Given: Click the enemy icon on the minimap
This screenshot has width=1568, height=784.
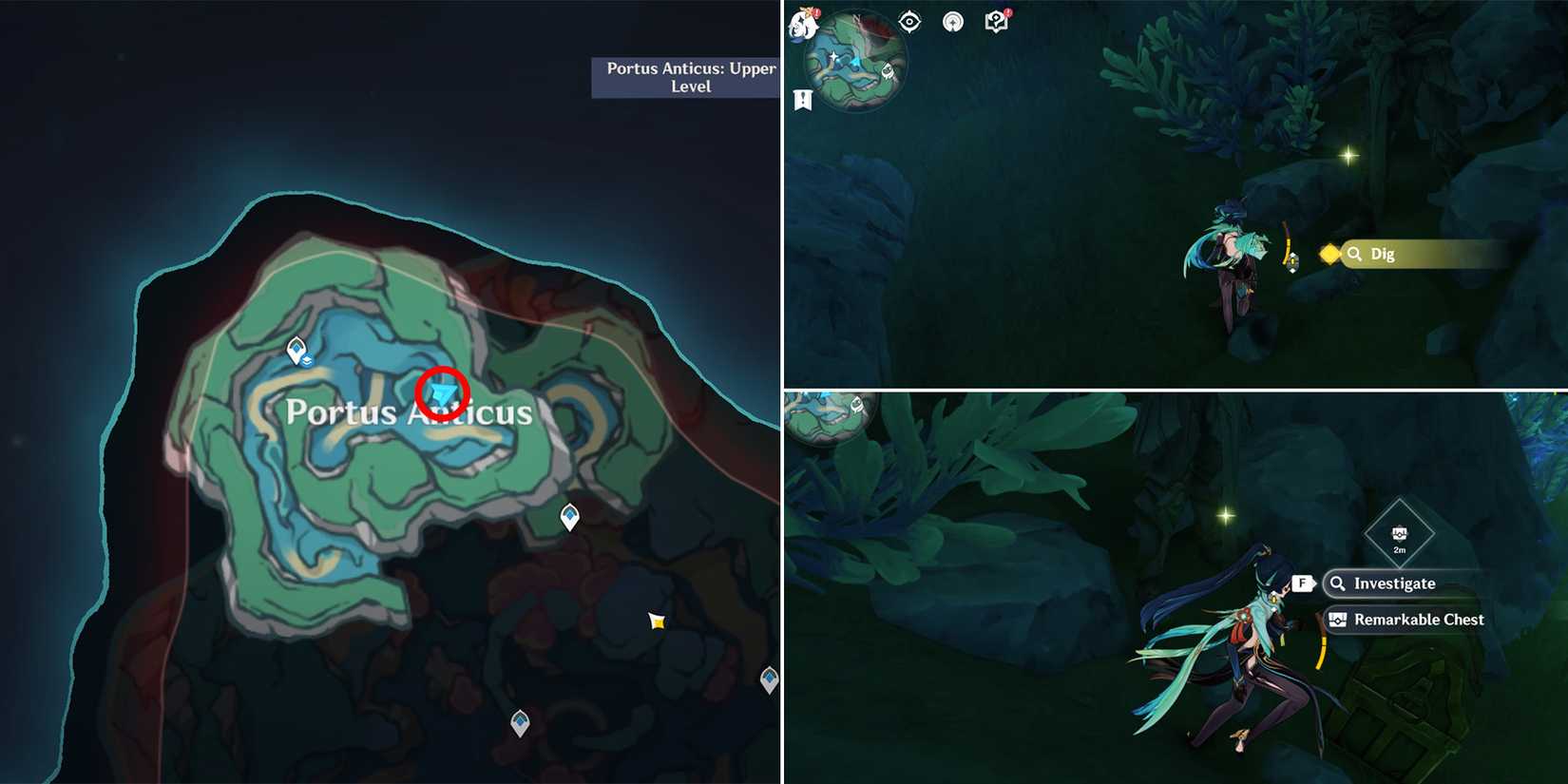Looking at the screenshot, I should coord(888,70).
